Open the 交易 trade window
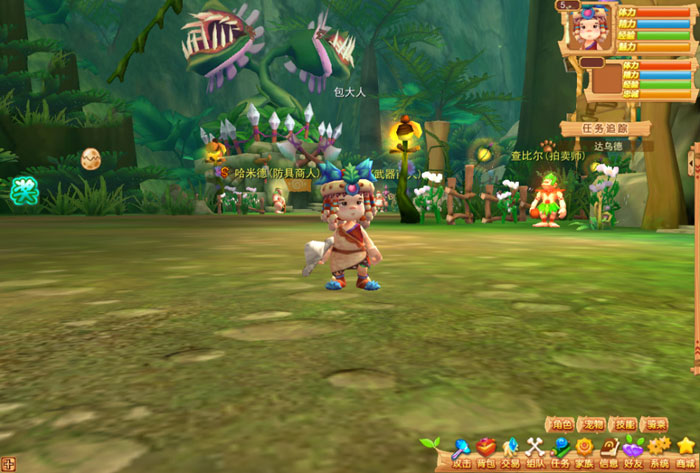 tap(510, 452)
